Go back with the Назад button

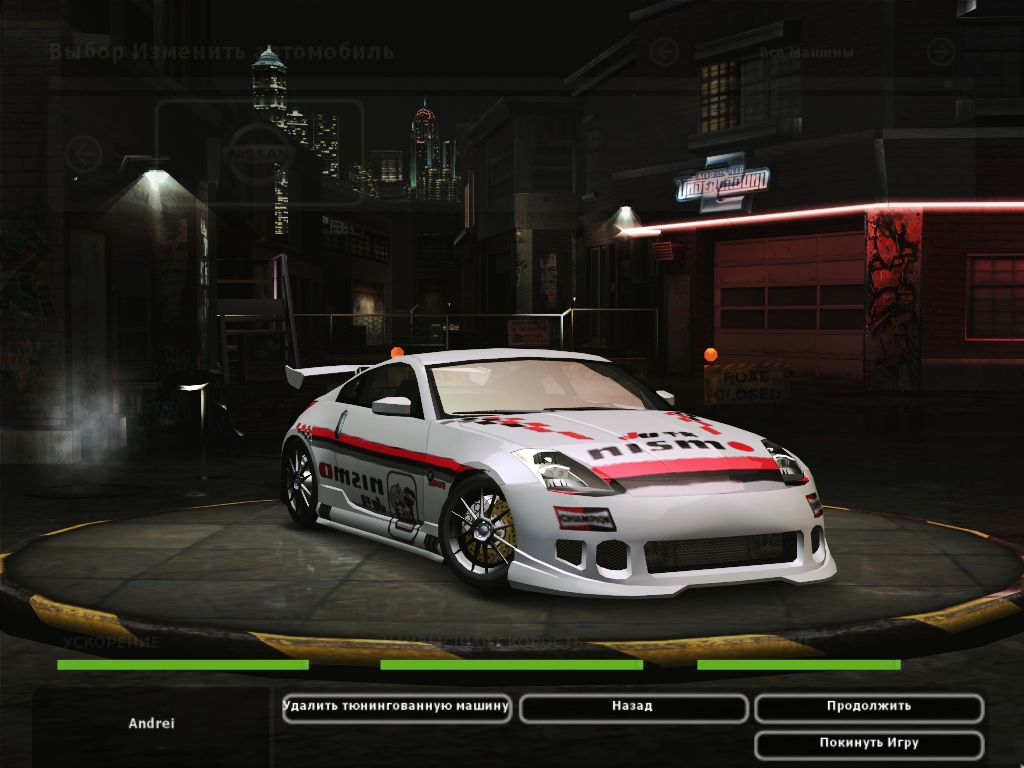click(x=632, y=707)
